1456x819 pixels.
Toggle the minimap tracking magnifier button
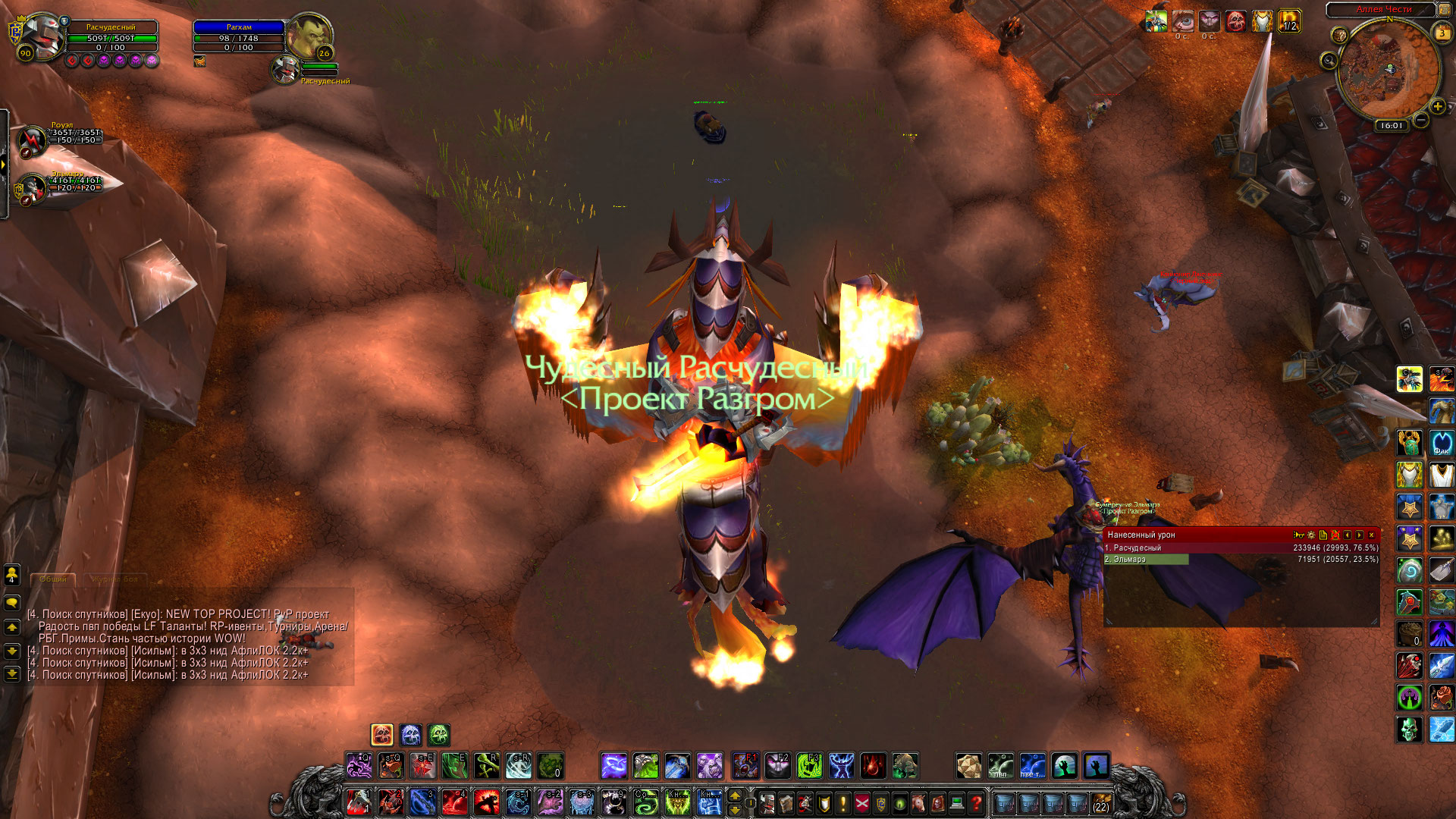[x=1329, y=61]
